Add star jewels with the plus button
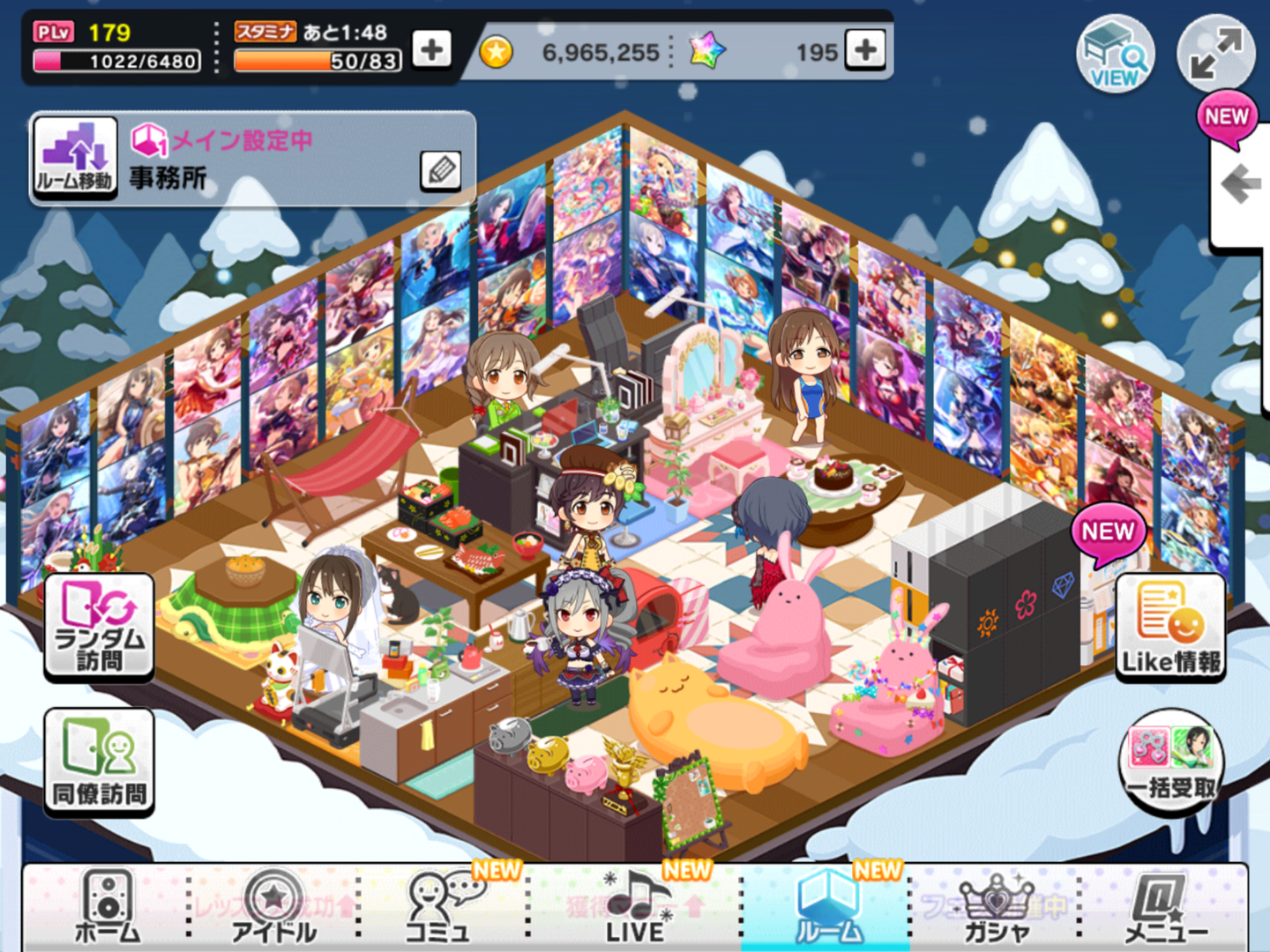The image size is (1270, 952). [x=865, y=49]
